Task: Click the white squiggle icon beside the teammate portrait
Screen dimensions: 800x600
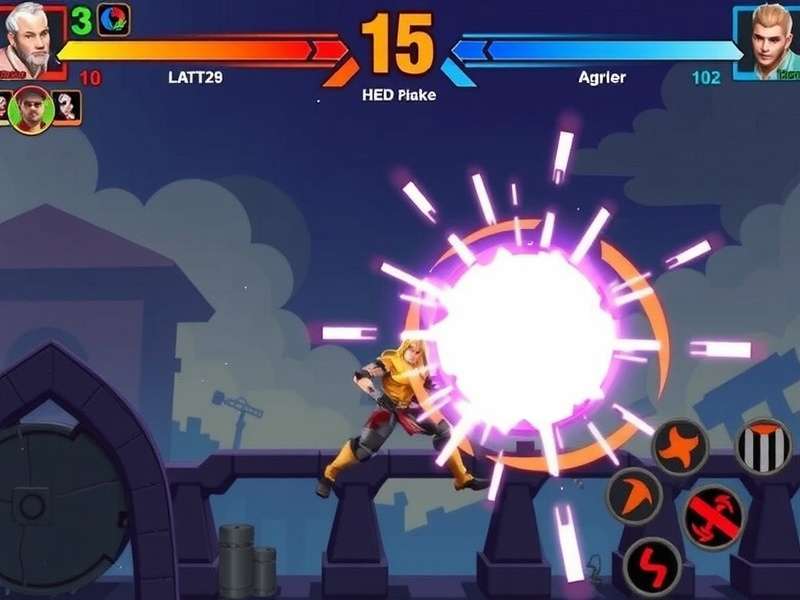Action: pyautogui.click(x=67, y=106)
